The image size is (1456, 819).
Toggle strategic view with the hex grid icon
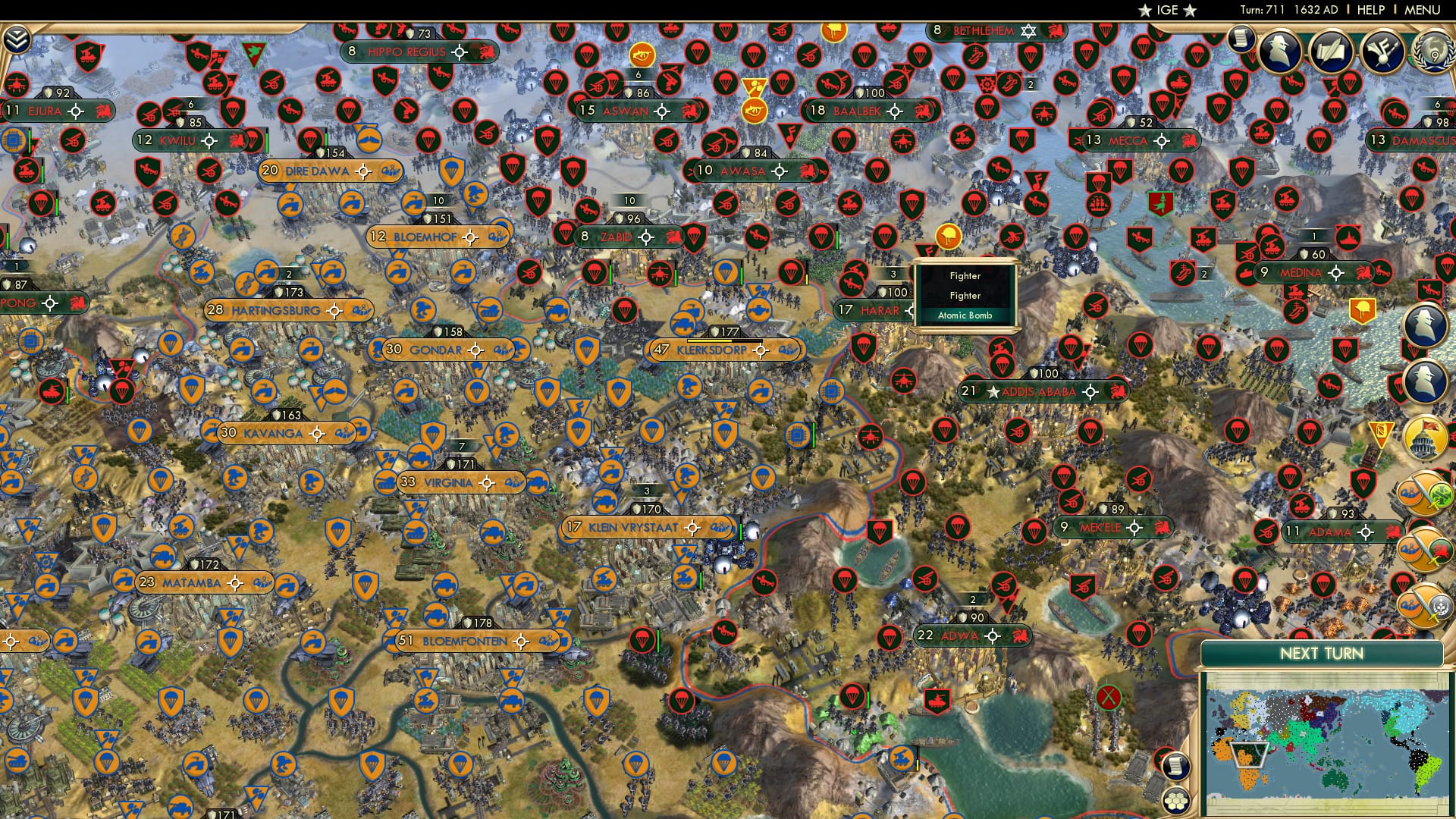pyautogui.click(x=1175, y=800)
